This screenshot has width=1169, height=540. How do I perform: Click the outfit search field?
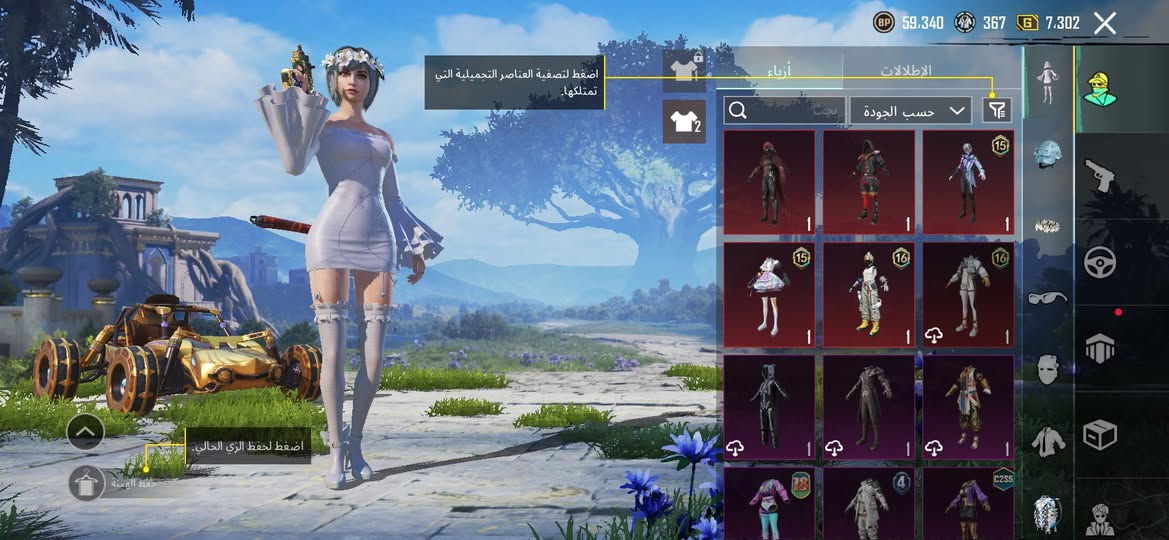pos(784,111)
